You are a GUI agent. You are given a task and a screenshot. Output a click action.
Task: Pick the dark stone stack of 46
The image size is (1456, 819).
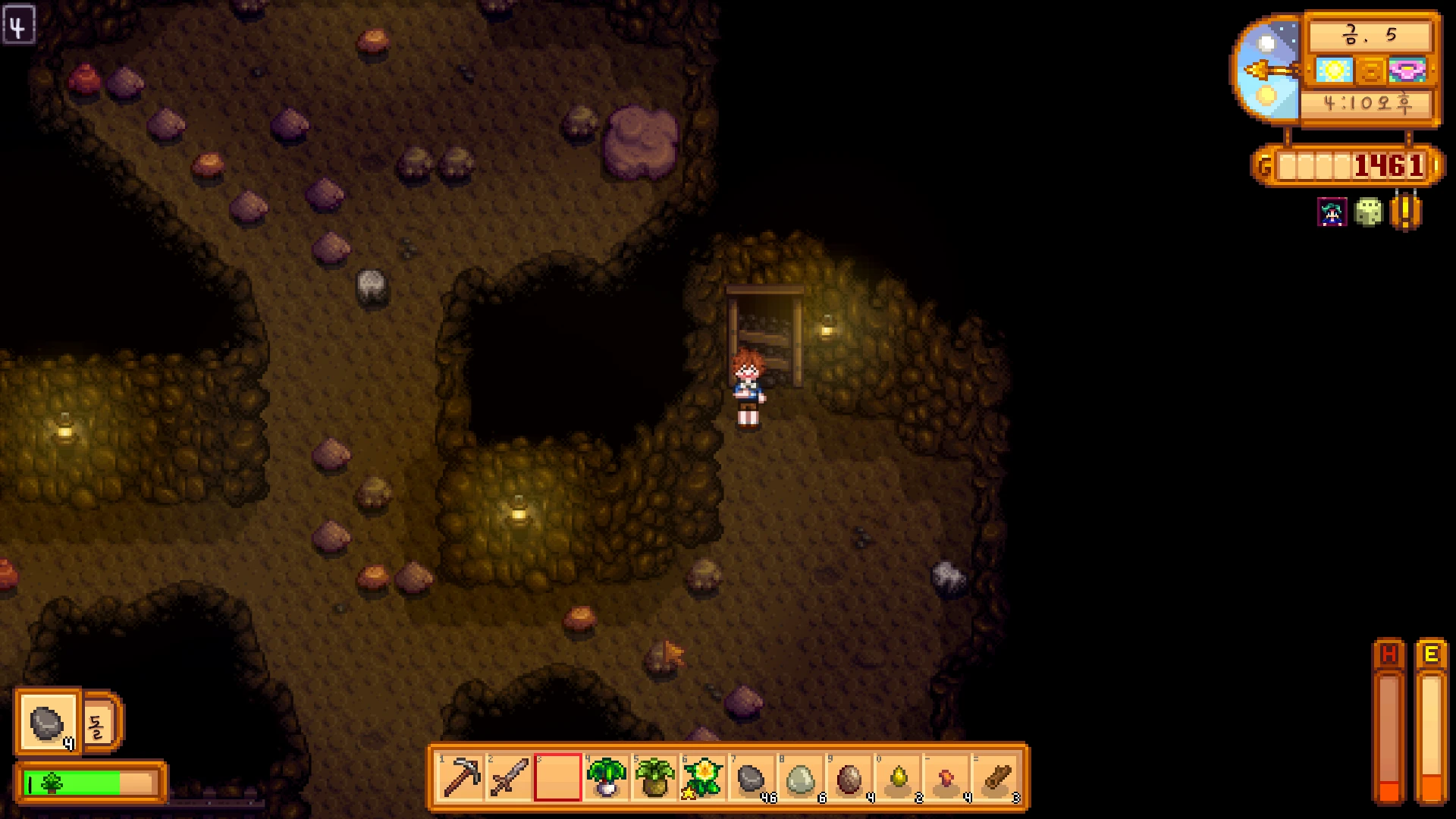click(752, 777)
